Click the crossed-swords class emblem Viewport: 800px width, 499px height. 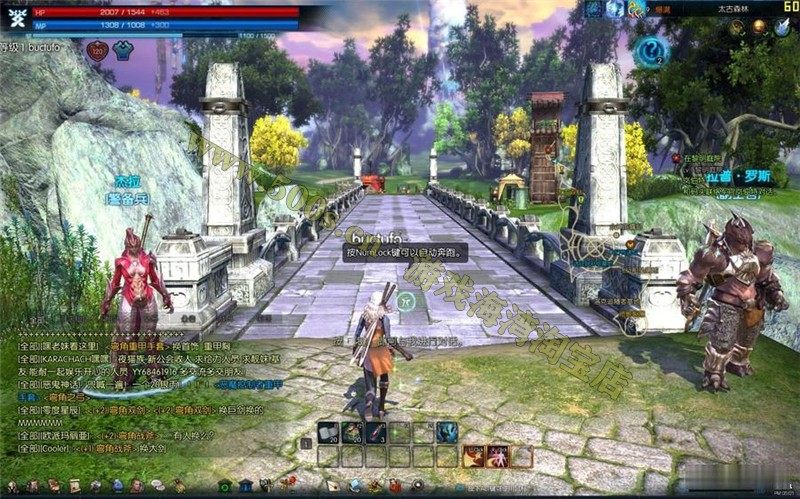click(x=16, y=17)
